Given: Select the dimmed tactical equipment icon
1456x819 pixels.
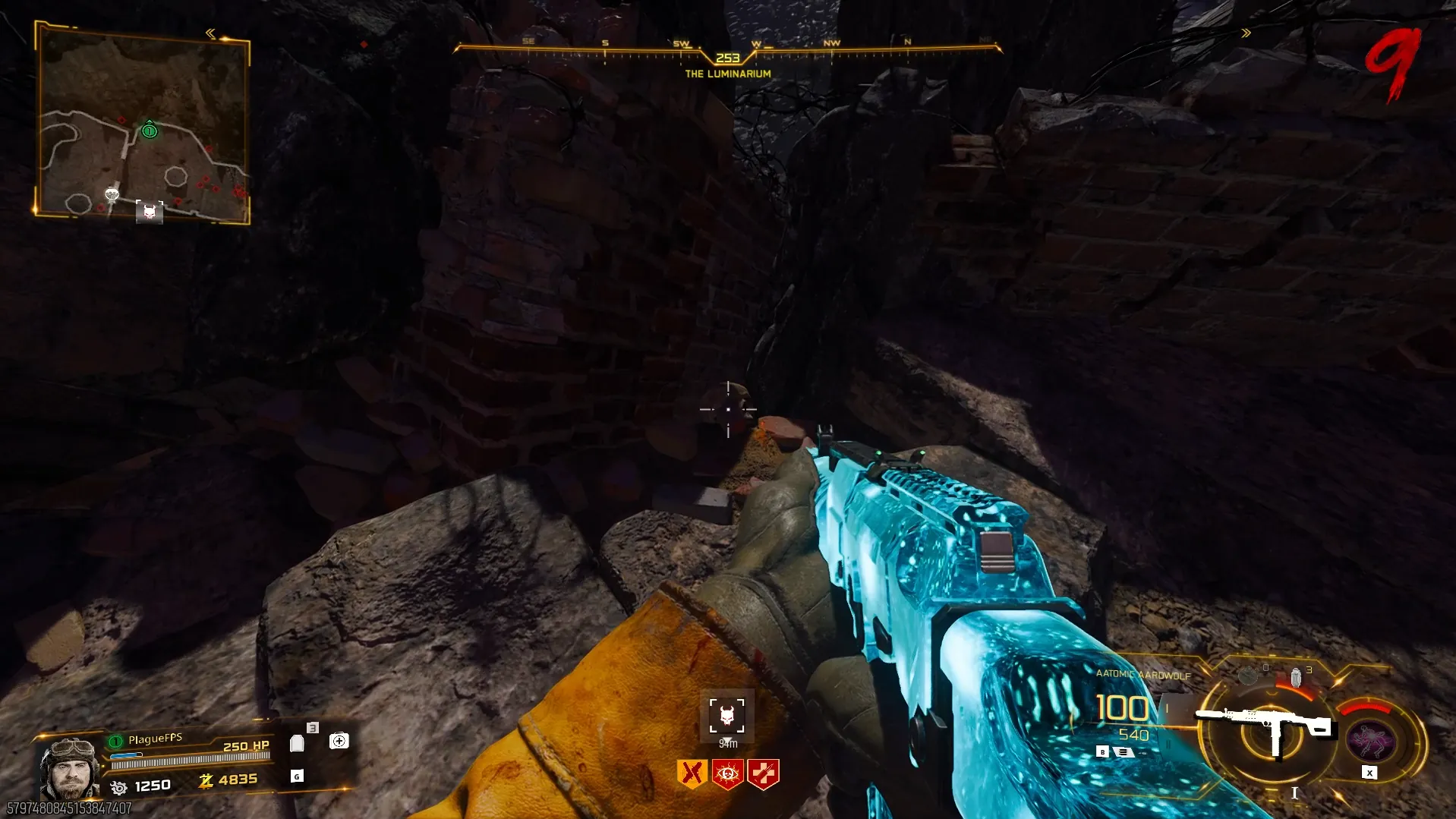Looking at the screenshot, I should 1249,675.
